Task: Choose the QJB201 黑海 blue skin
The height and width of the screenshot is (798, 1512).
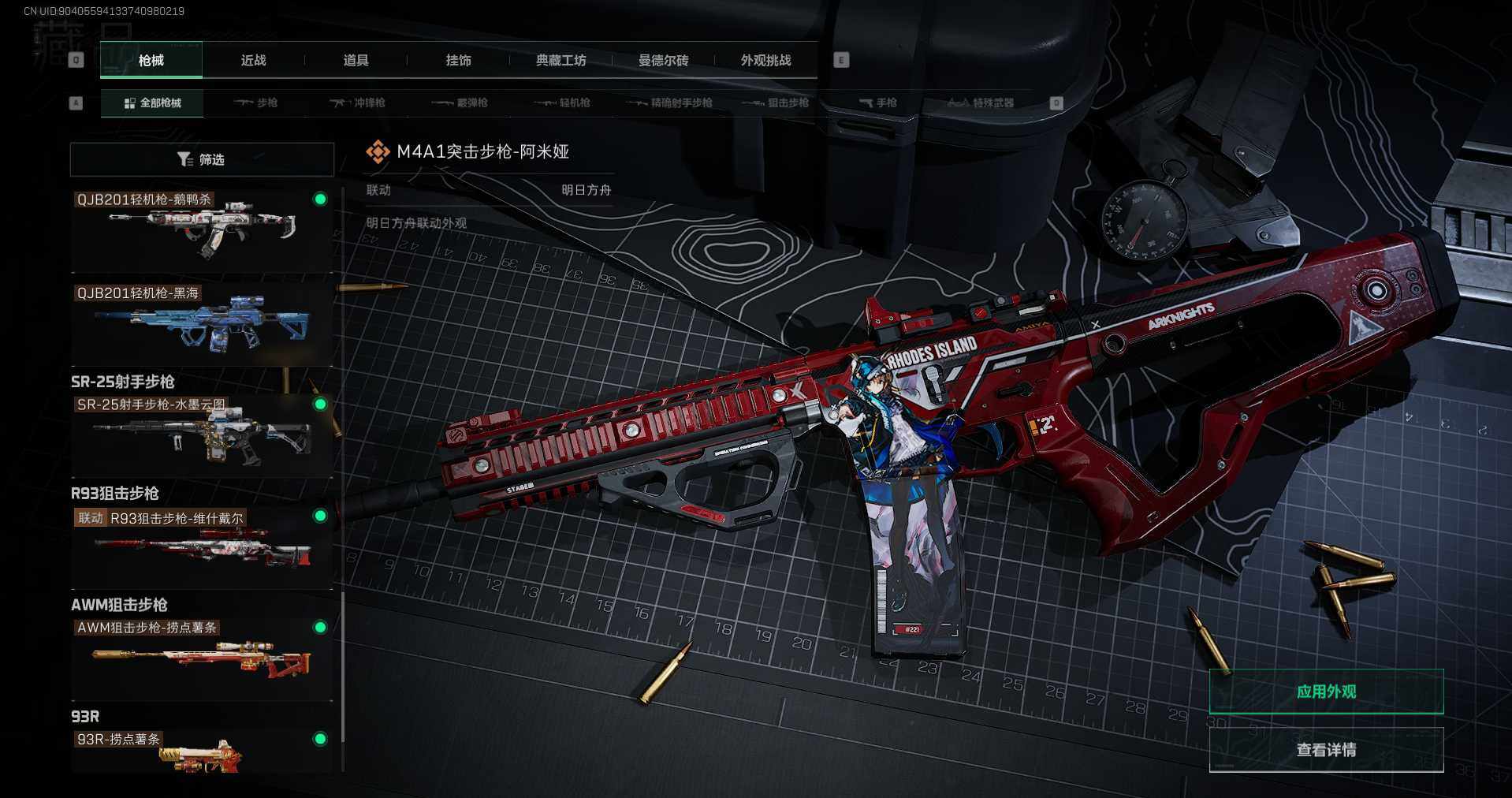Action: (202, 323)
